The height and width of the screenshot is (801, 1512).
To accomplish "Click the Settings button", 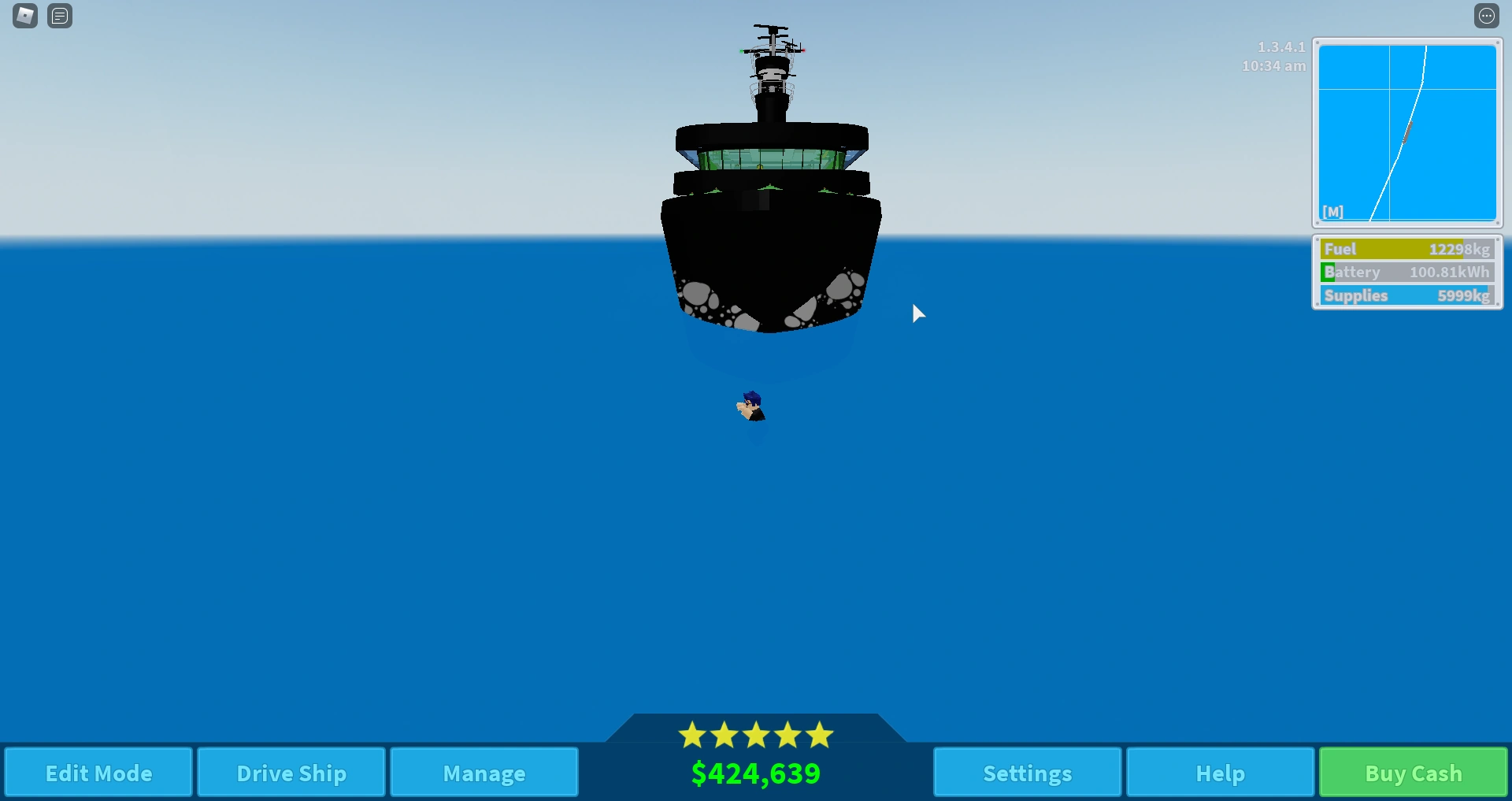I will [x=1026, y=773].
